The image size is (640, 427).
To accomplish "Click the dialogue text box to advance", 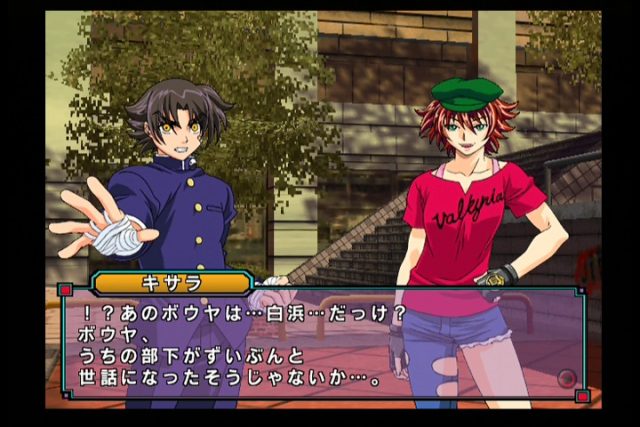I will [320, 344].
